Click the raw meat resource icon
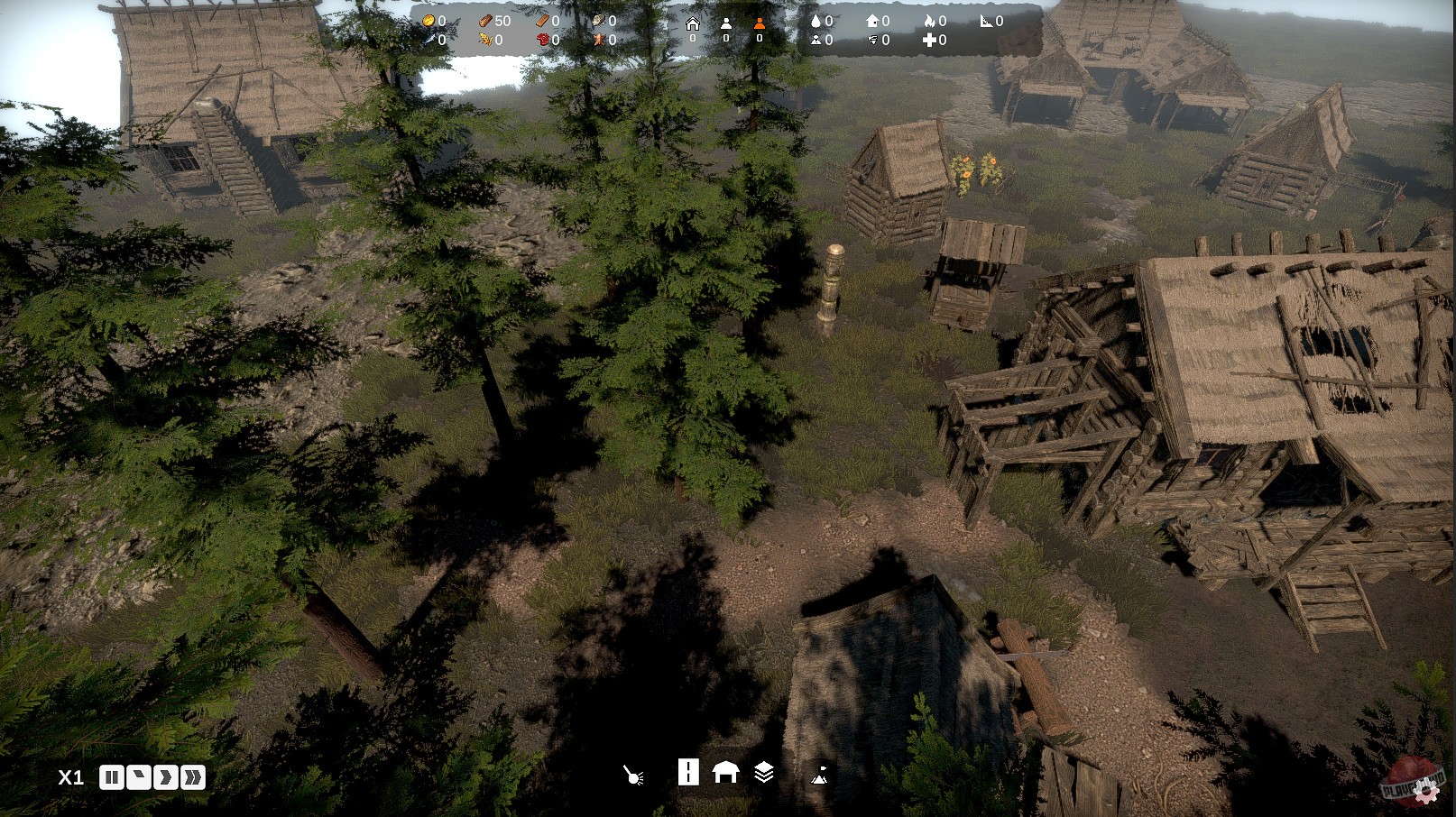The width and height of the screenshot is (1456, 817). point(541,39)
